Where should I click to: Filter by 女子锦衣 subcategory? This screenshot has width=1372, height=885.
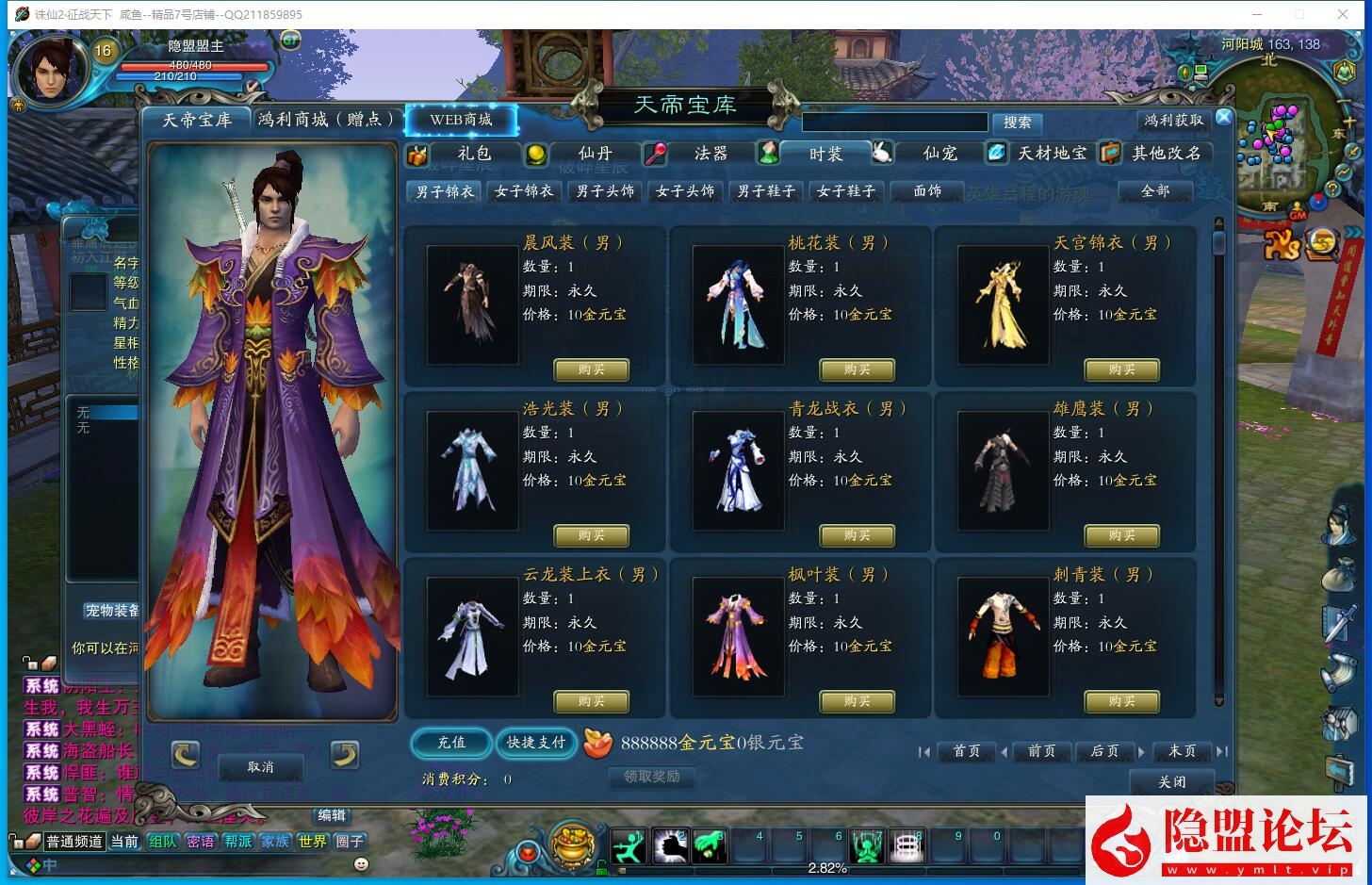(x=524, y=191)
